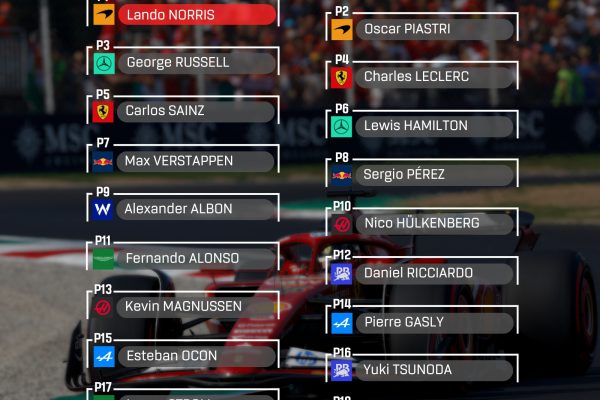Click Sergio PÉREZ entry

(x=422, y=175)
